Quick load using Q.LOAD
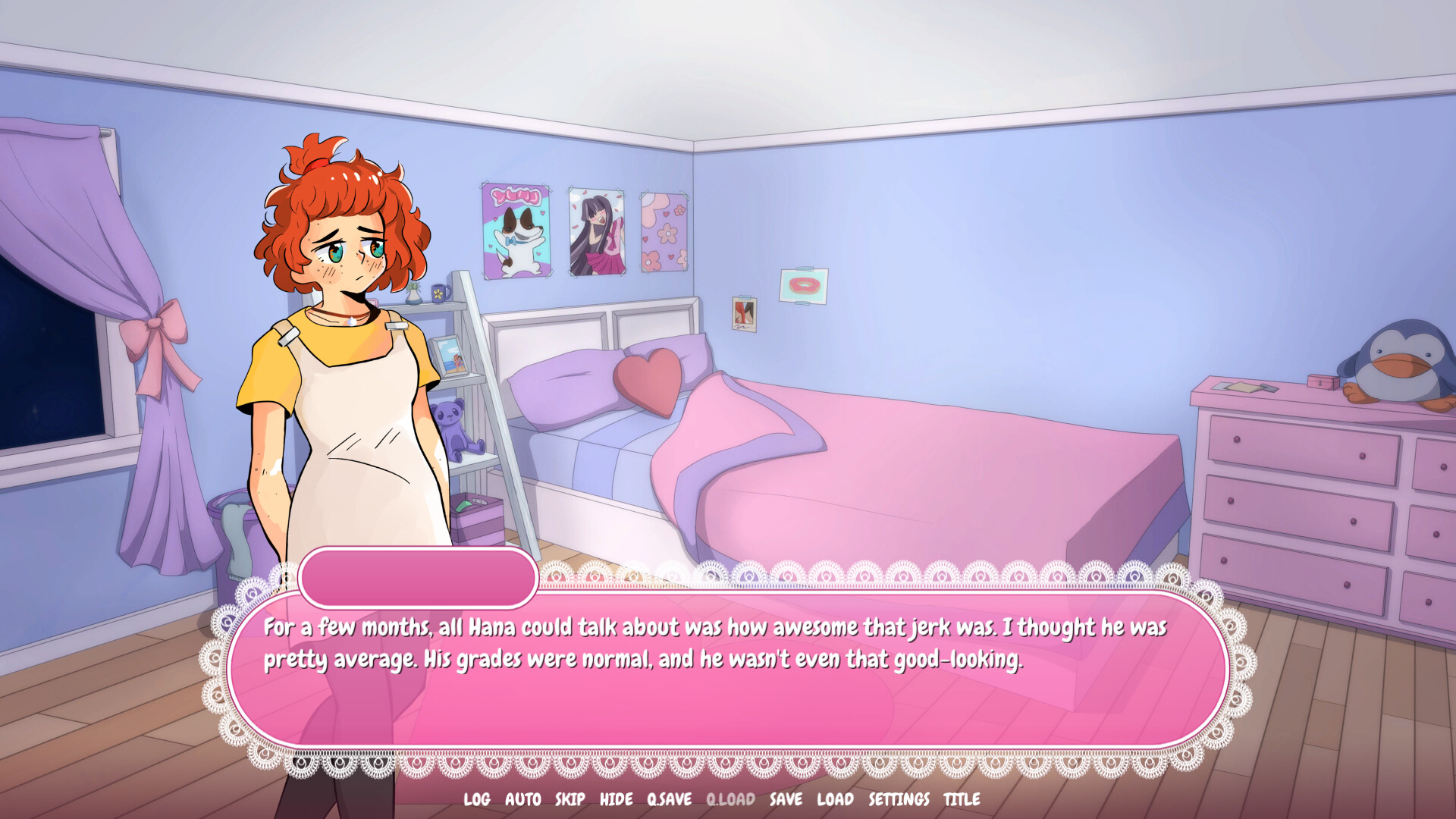Image resolution: width=1456 pixels, height=819 pixels. [730, 799]
